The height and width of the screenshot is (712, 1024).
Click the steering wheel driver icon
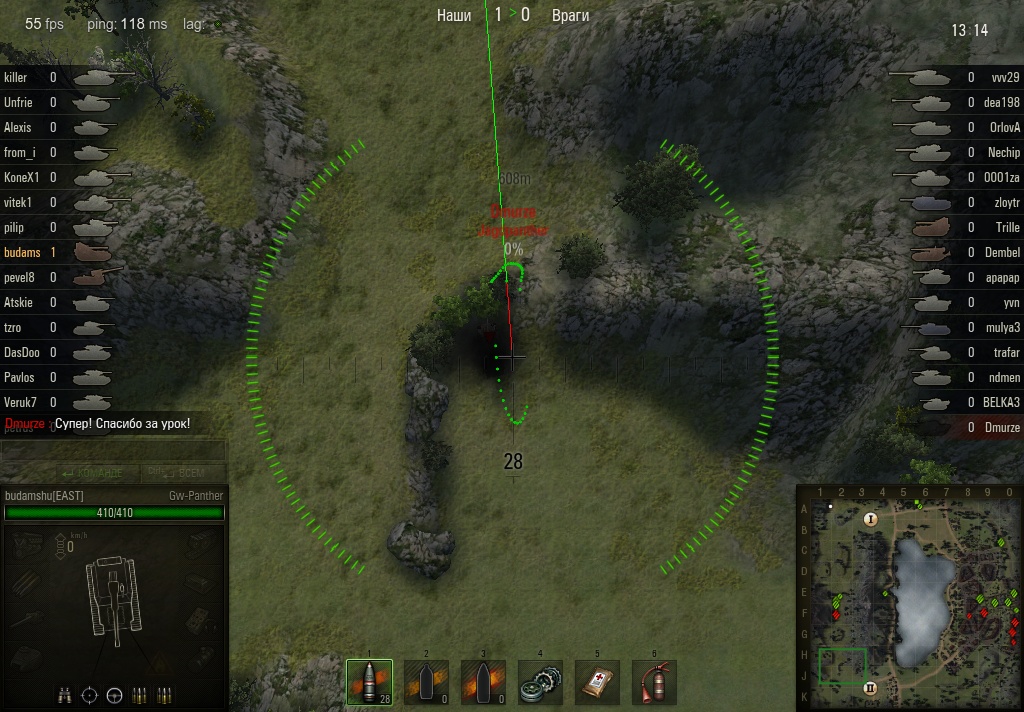(x=114, y=694)
